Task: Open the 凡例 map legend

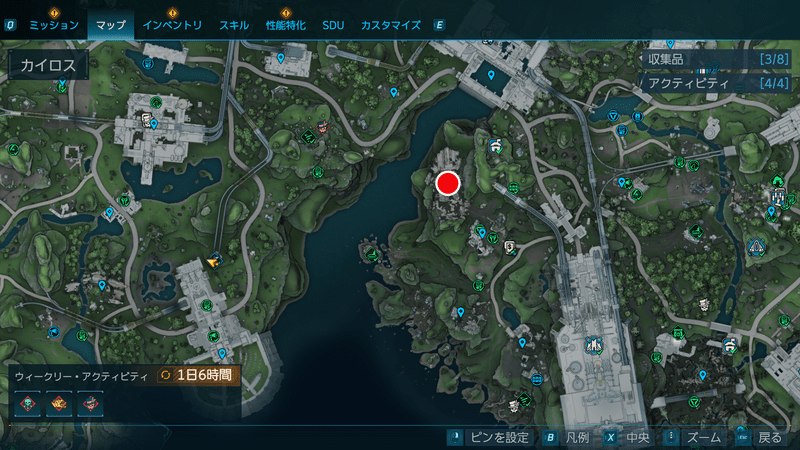Action: point(568,437)
